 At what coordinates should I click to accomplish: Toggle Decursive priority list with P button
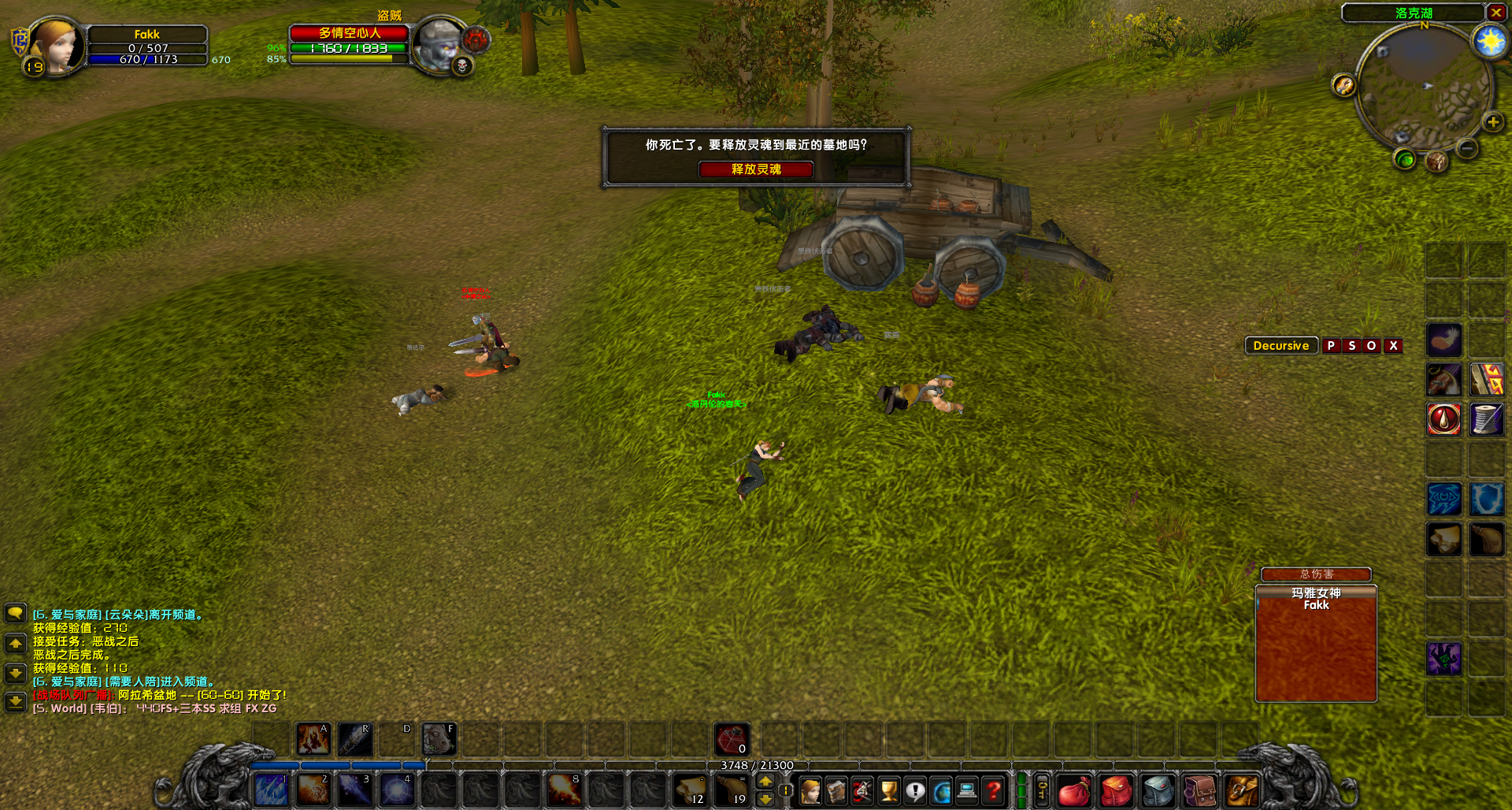coord(1332,345)
